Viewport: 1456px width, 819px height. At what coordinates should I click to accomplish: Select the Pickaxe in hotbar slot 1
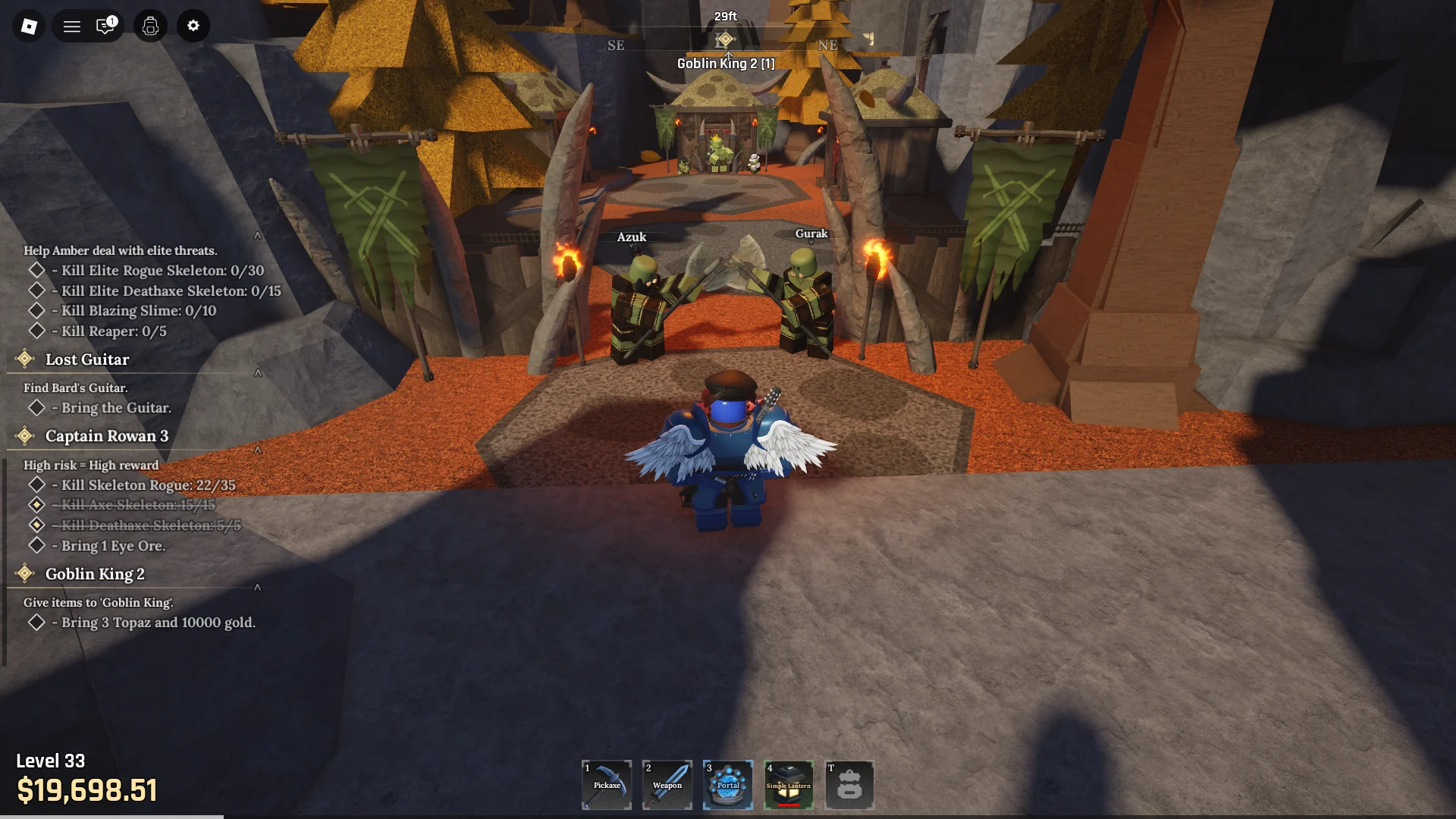tap(606, 785)
